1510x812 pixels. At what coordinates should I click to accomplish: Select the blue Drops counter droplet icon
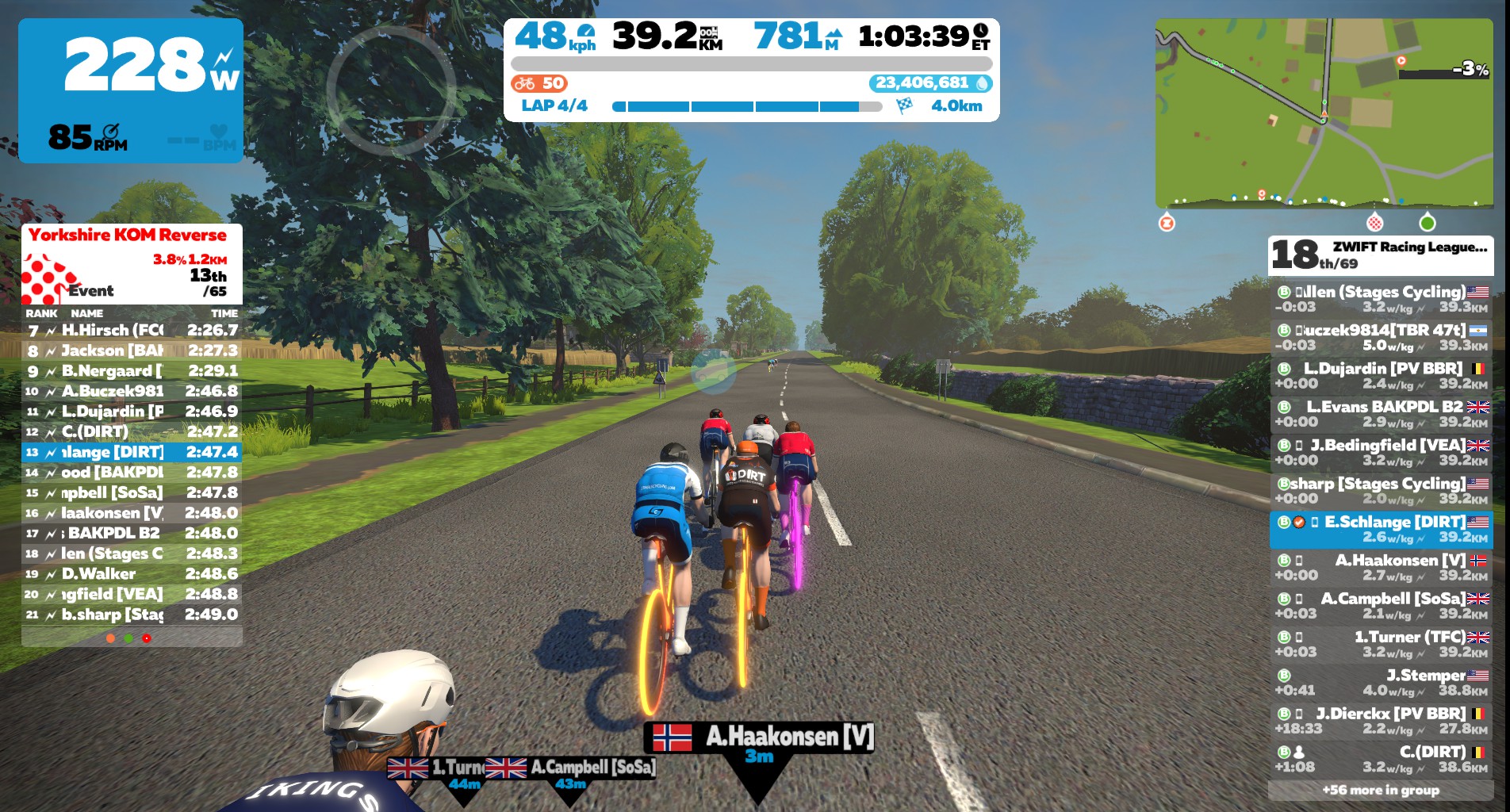point(982,82)
